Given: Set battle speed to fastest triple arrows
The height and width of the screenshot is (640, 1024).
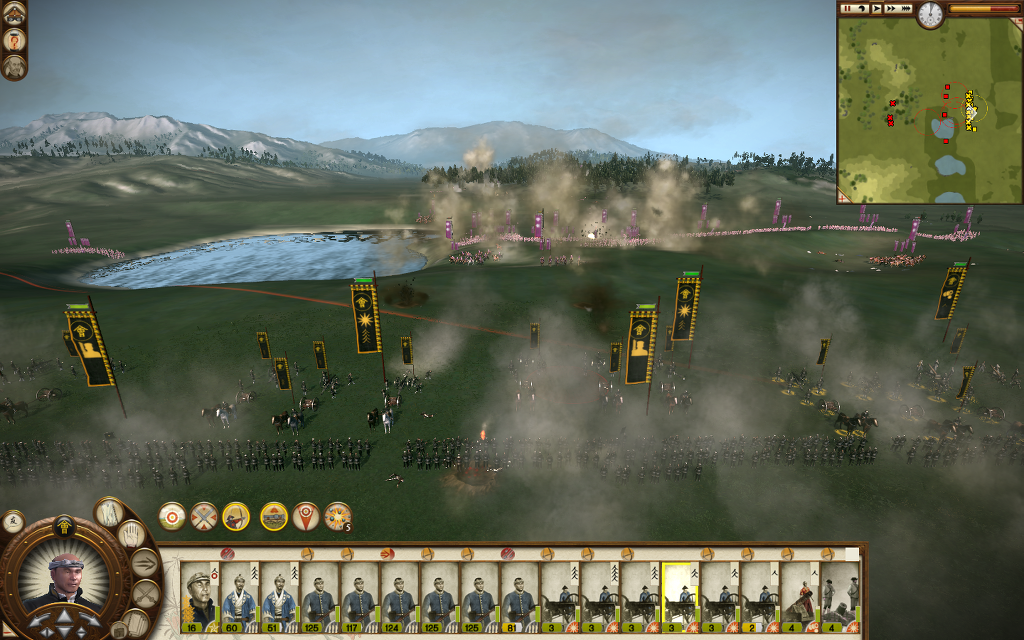Looking at the screenshot, I should click(x=905, y=8).
